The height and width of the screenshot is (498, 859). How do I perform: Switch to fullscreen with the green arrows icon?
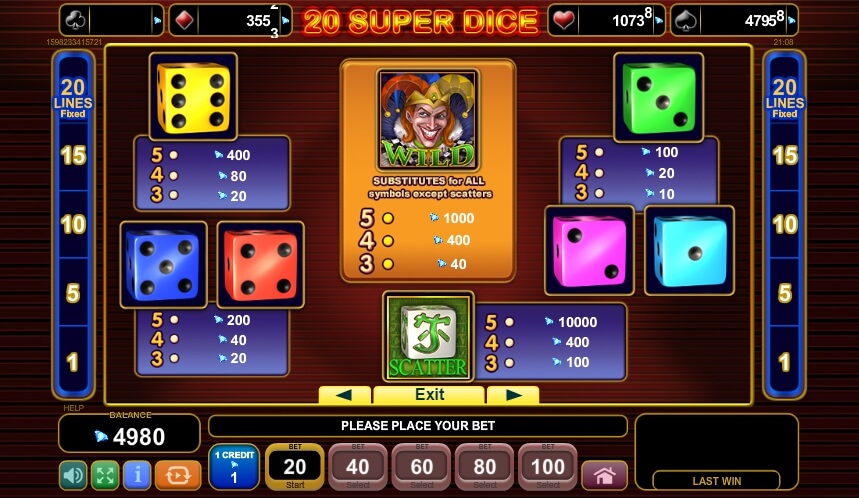[105, 473]
